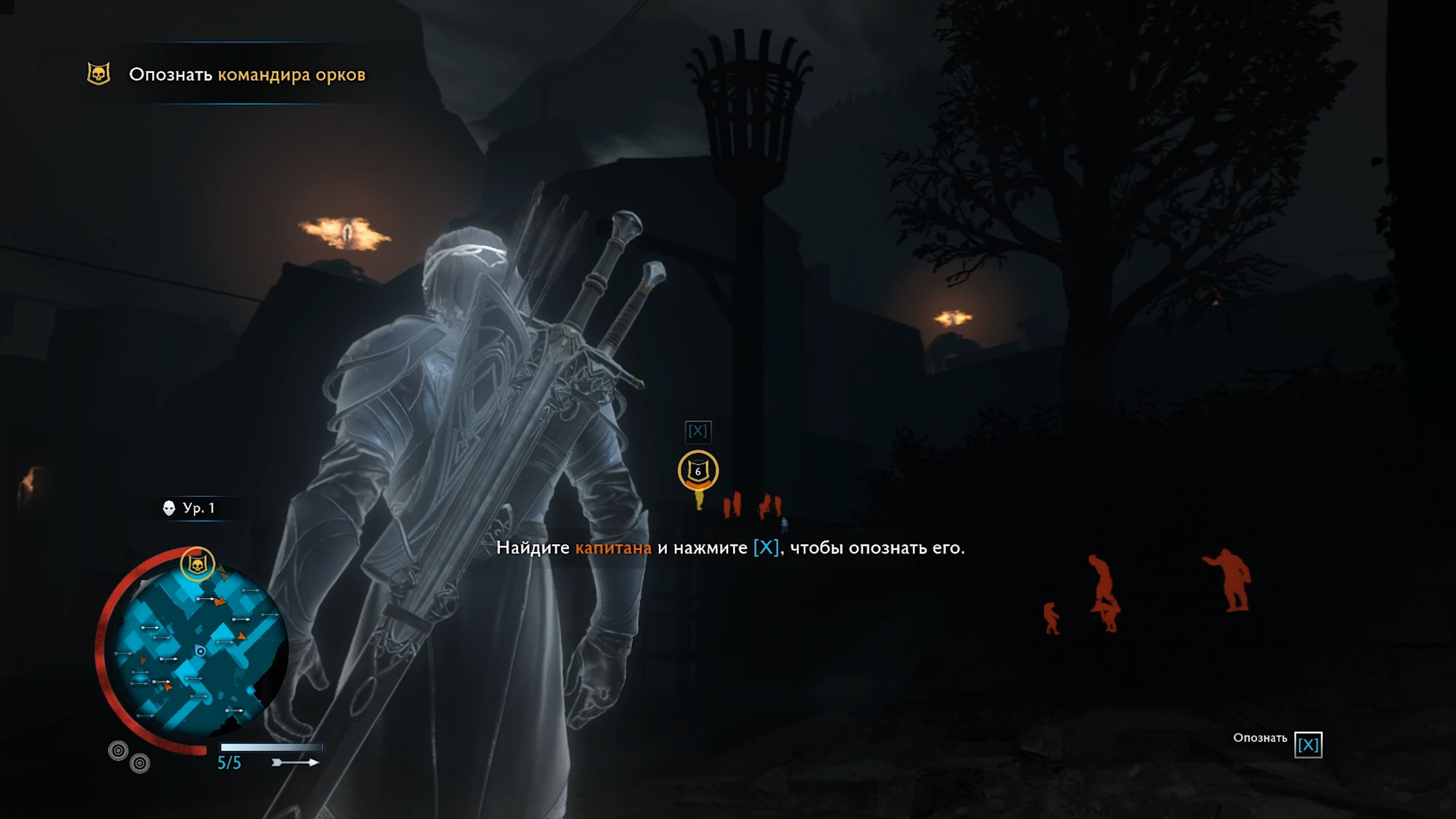The height and width of the screenshot is (819, 1456).
Task: Click the [X] prompt above the captain marker
Action: [698, 431]
